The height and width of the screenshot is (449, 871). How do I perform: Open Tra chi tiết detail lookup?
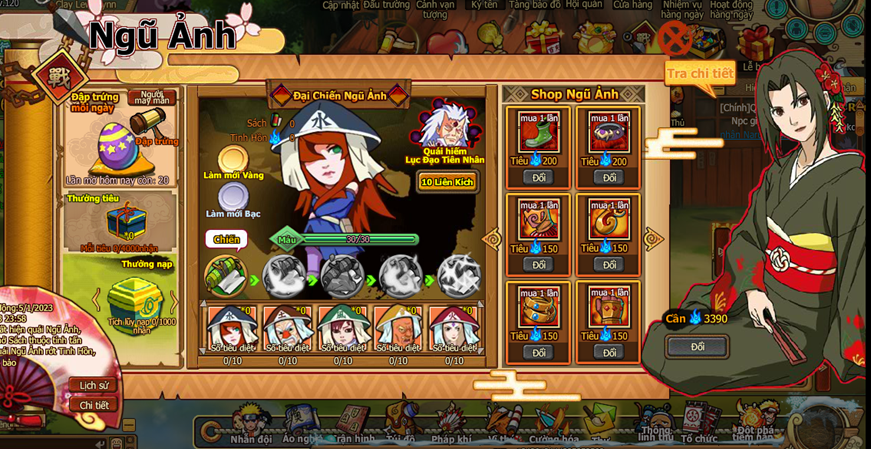click(x=700, y=73)
